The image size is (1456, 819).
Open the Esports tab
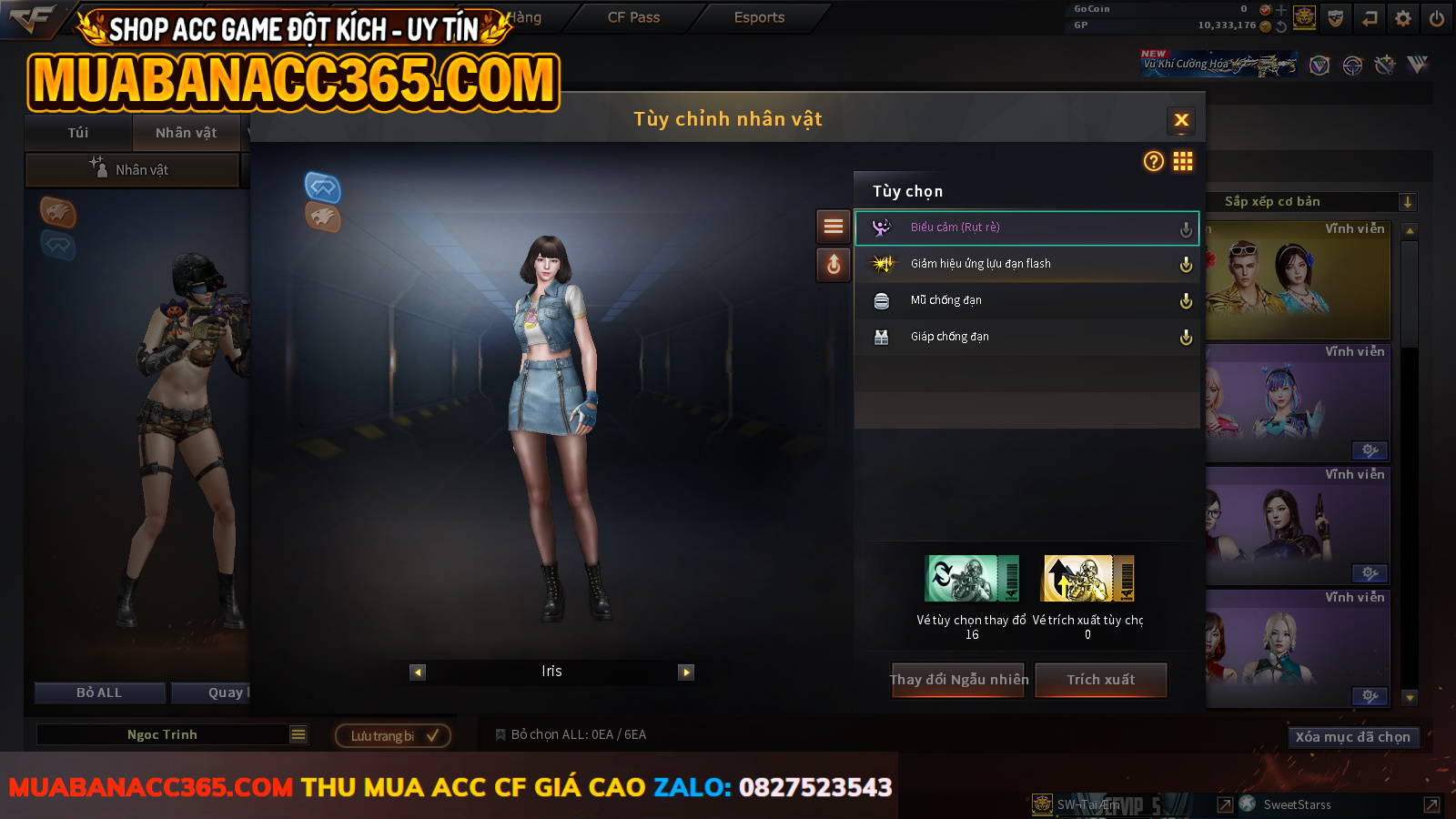click(759, 17)
